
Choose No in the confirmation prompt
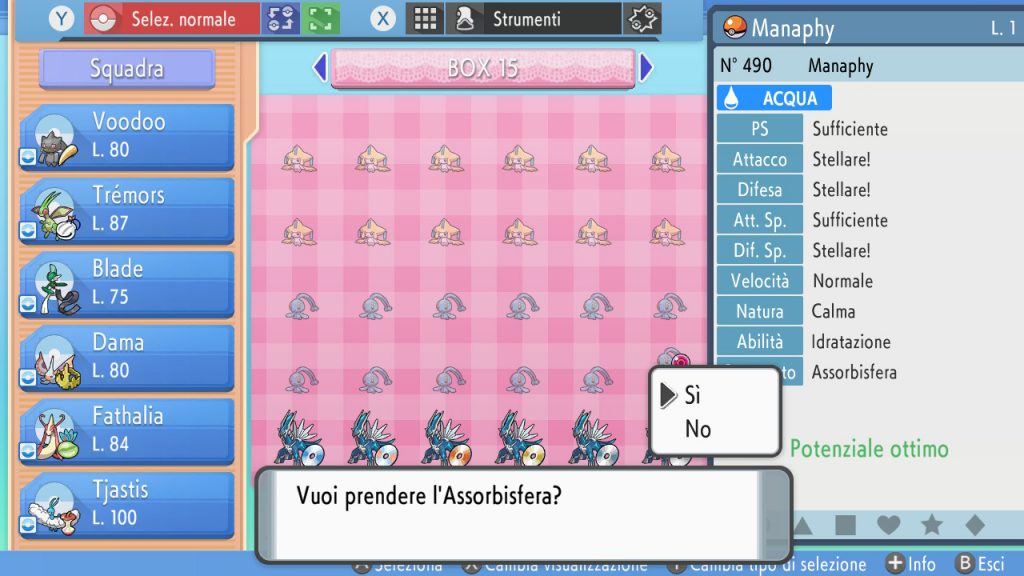pos(698,429)
